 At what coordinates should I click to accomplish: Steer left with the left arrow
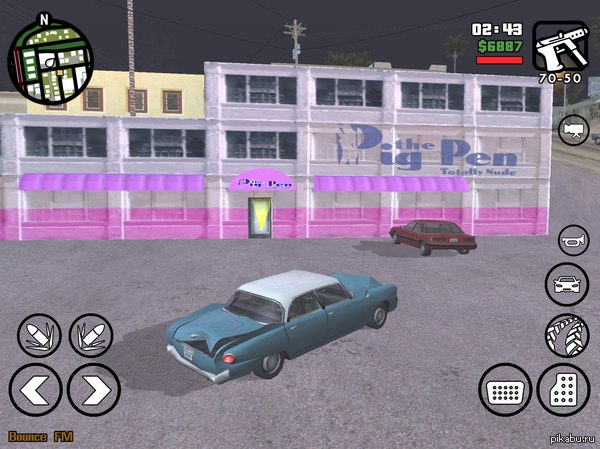pyautogui.click(x=35, y=389)
